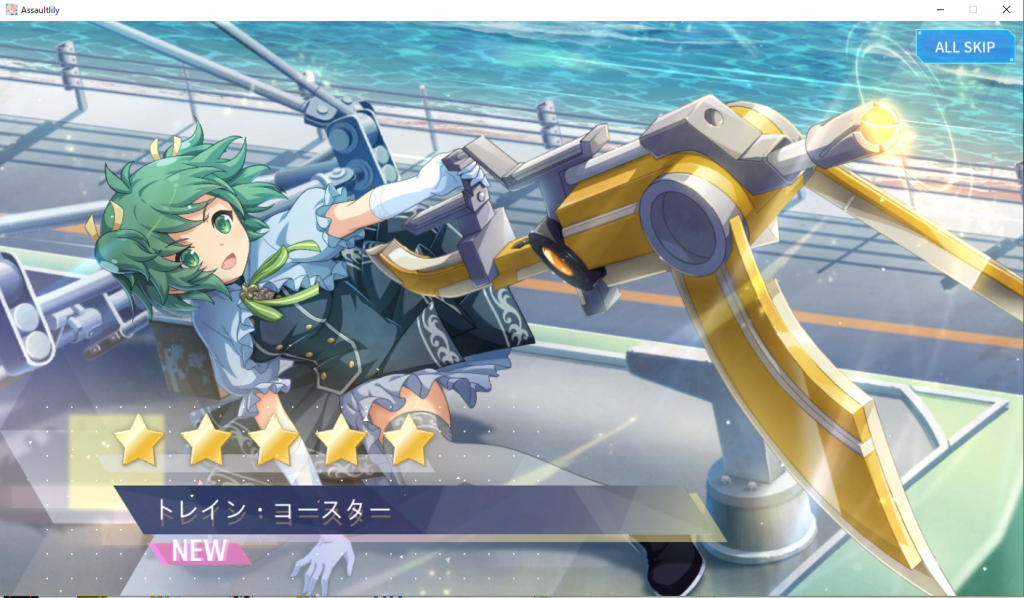Skip all with the ALL SKIP button
Image resolution: width=1024 pixels, height=598 pixels.
pyautogui.click(x=964, y=47)
